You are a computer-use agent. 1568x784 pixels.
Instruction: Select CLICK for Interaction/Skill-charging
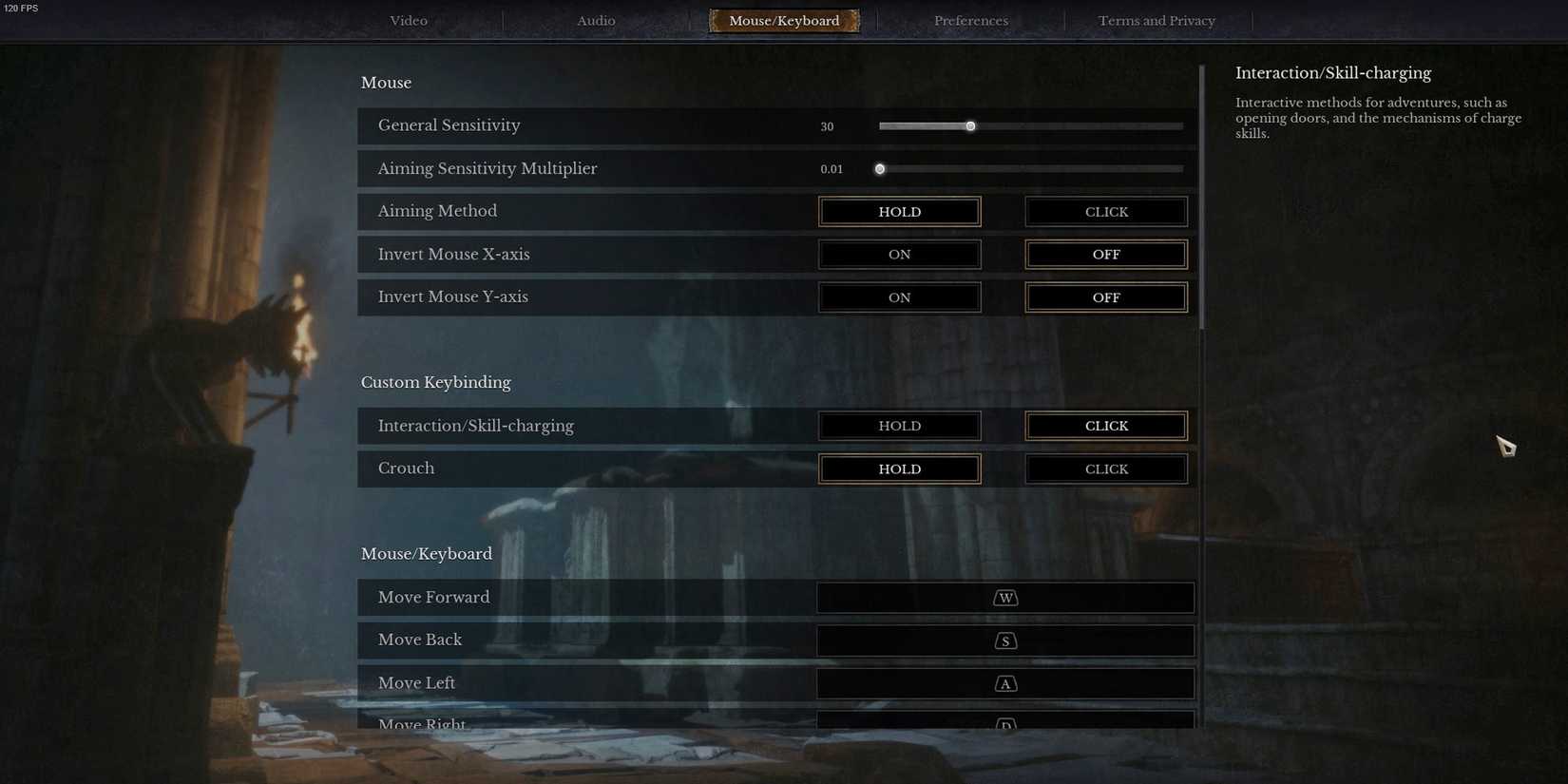click(1105, 425)
